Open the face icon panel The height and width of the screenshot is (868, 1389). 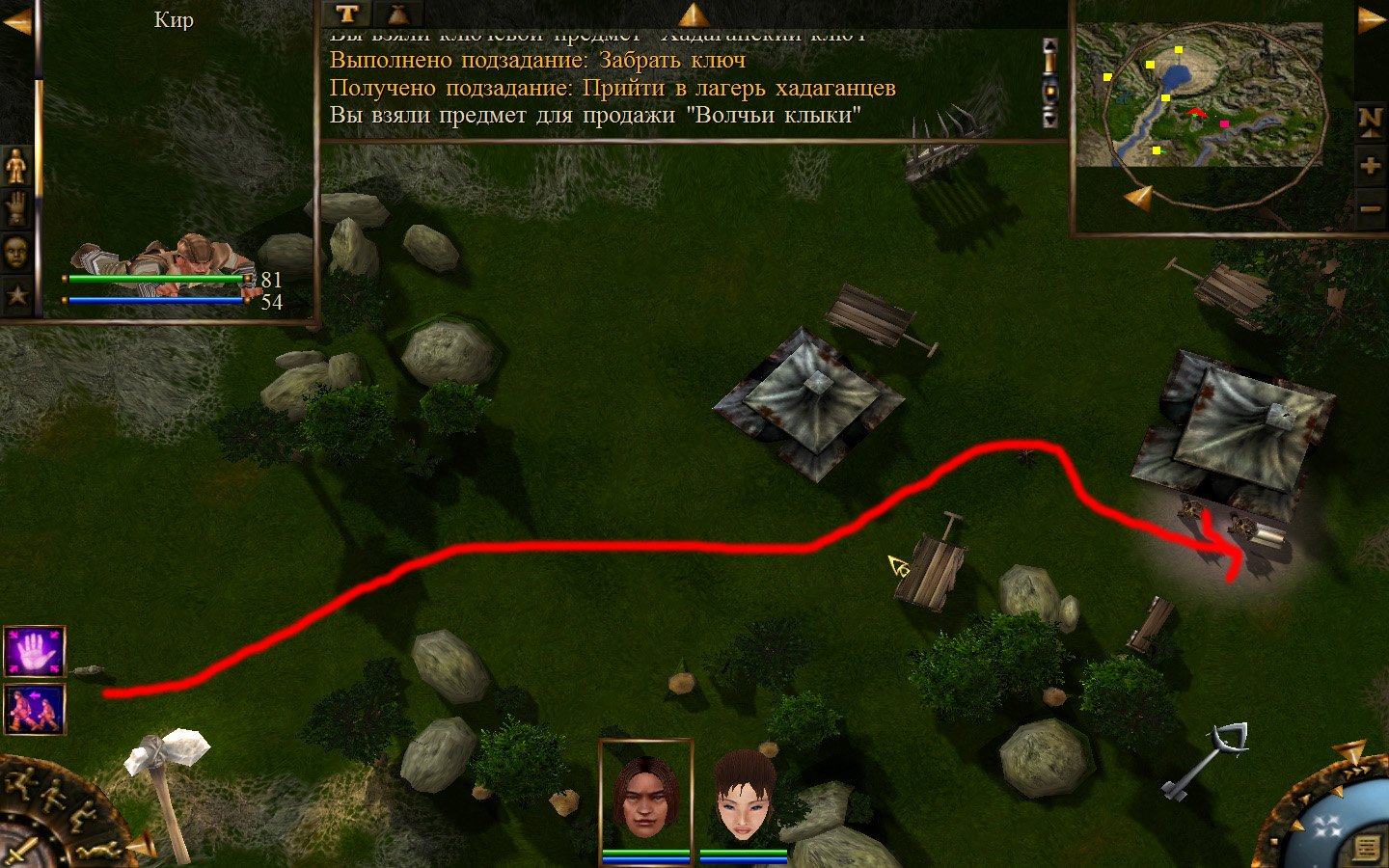coord(16,252)
